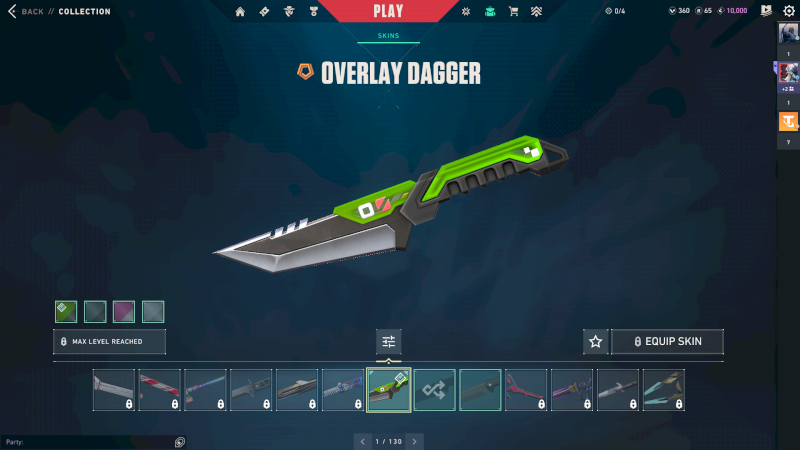Open the skin filter sliders button

tap(389, 342)
